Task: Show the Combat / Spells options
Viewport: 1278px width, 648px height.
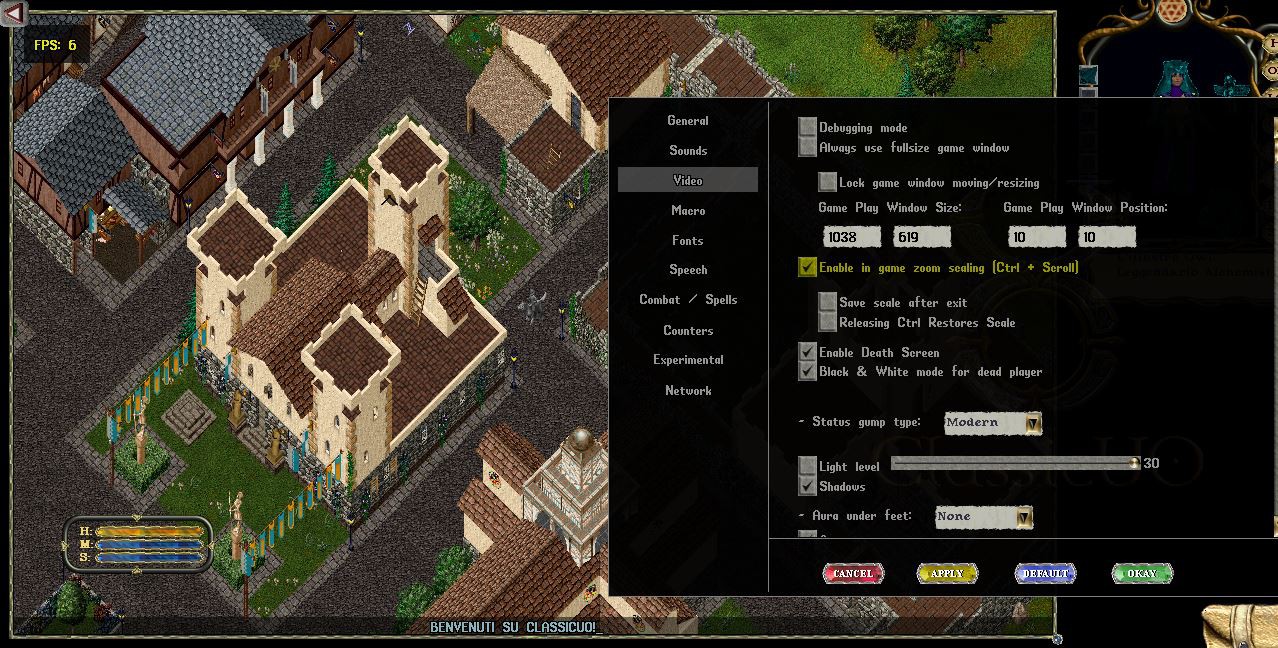Action: (x=688, y=300)
